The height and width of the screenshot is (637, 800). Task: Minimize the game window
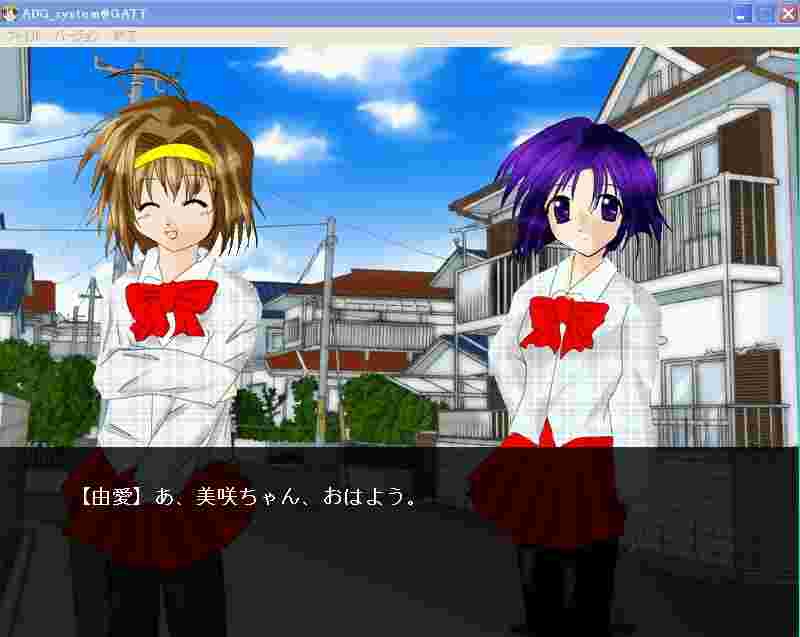click(x=742, y=14)
